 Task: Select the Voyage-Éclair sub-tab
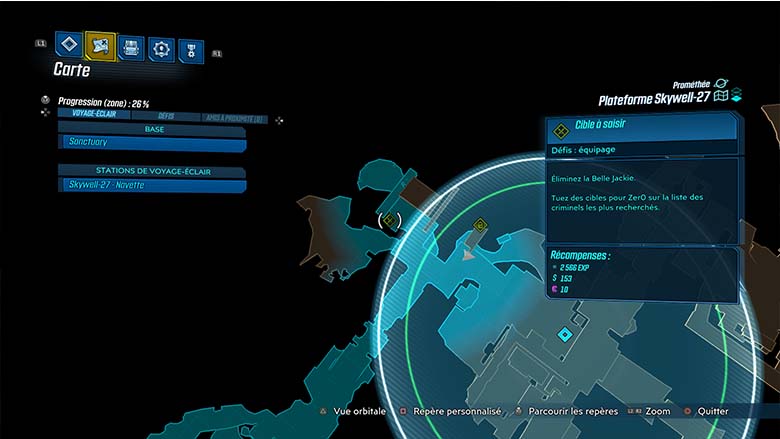coord(97,116)
